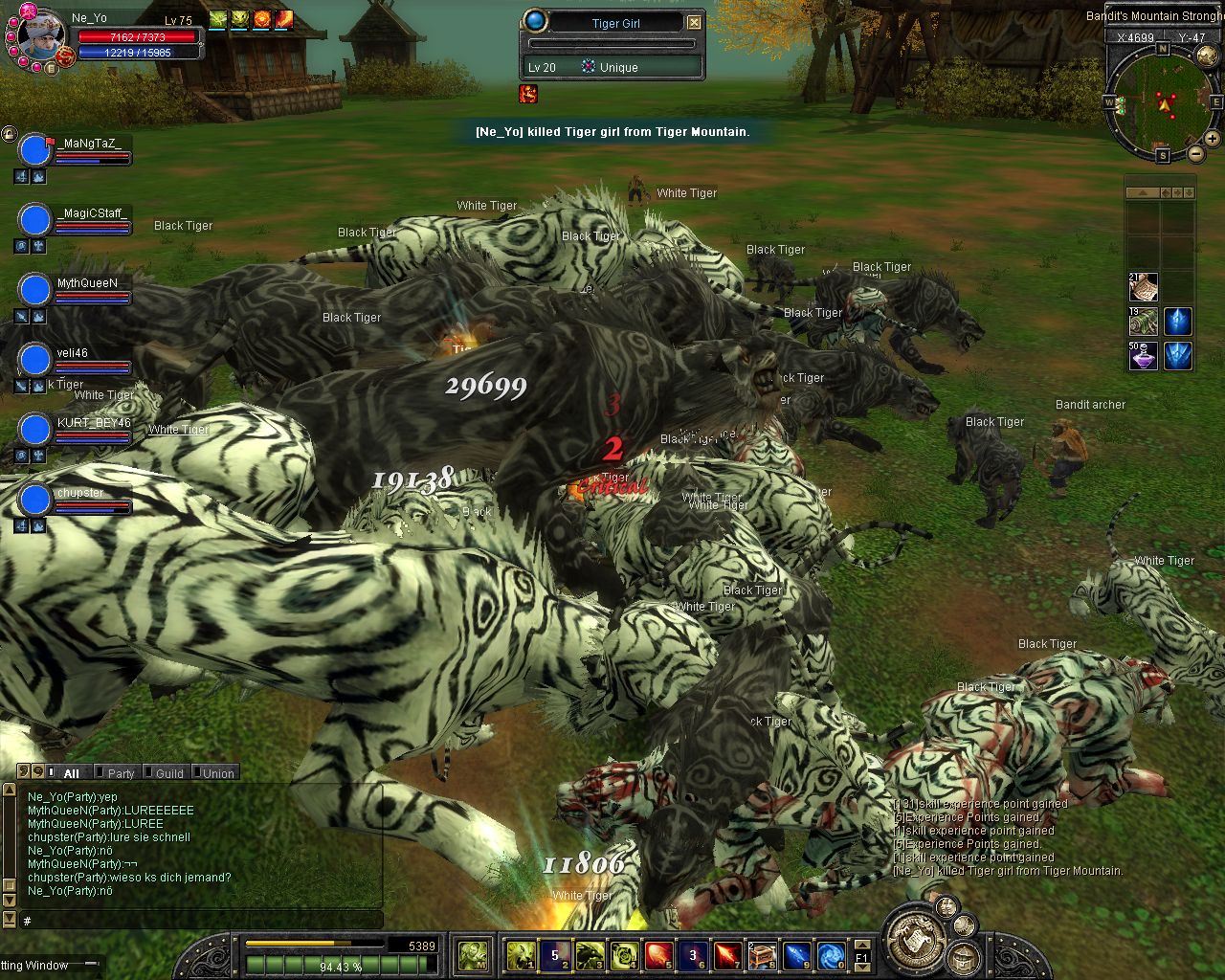Use the parchment scroll item with count 21

tap(1143, 286)
